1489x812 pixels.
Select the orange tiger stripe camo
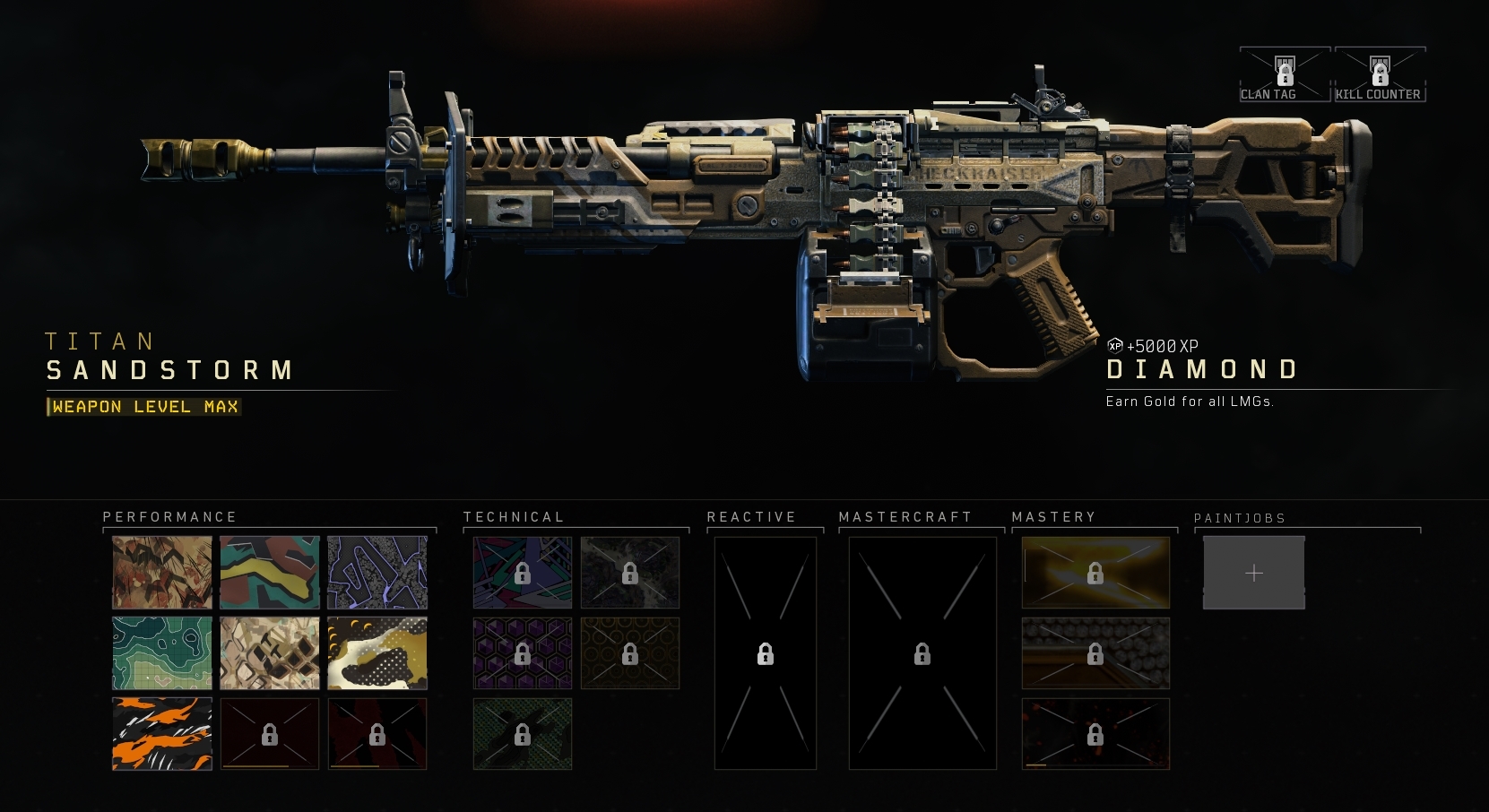[162, 734]
